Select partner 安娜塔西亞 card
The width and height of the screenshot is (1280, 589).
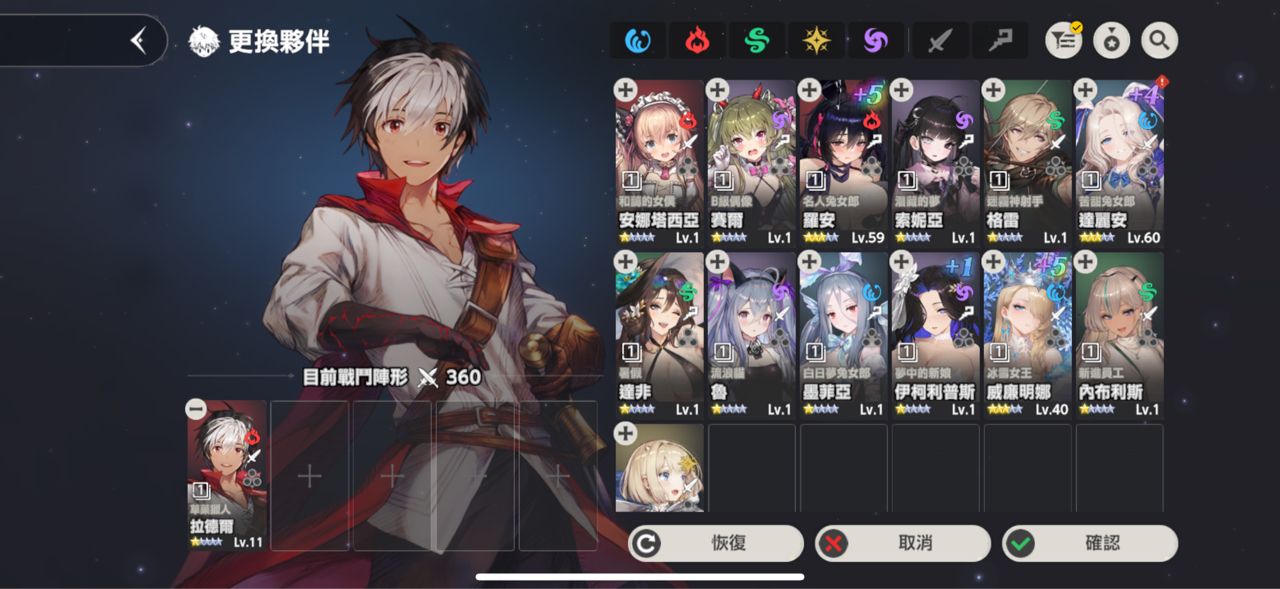(x=659, y=164)
